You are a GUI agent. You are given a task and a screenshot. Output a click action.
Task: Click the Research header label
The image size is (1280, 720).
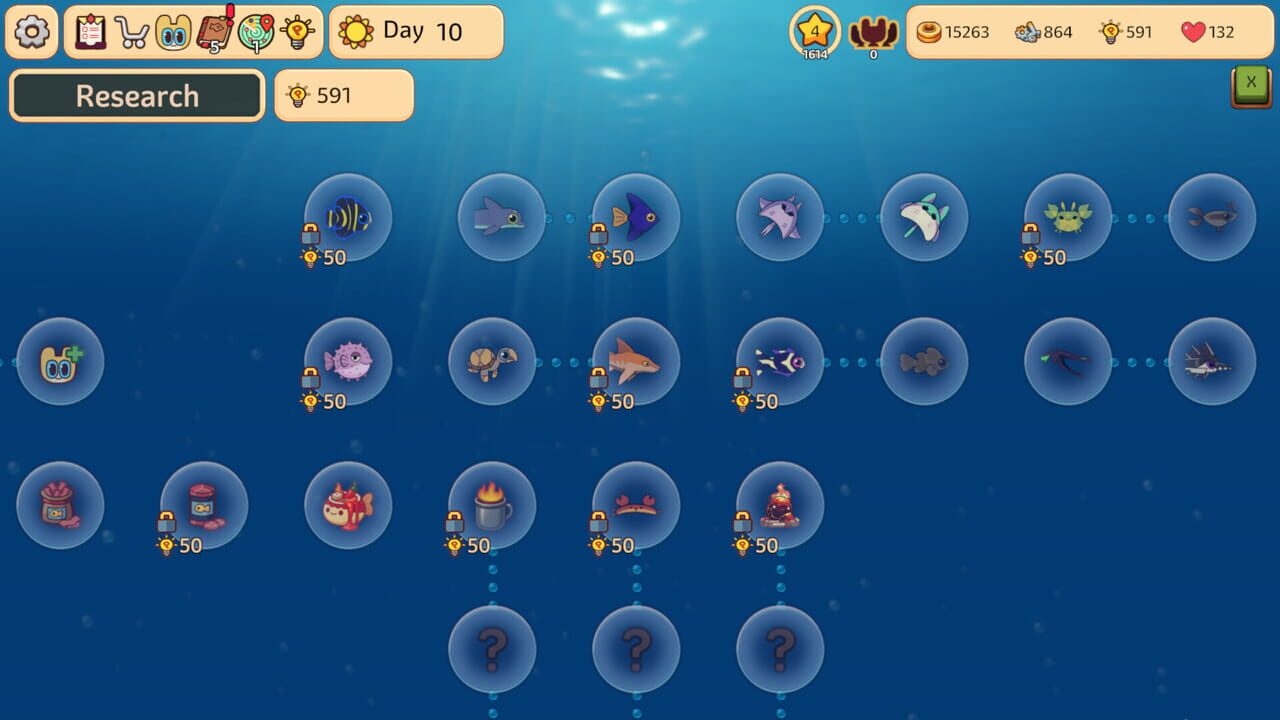pyautogui.click(x=136, y=96)
